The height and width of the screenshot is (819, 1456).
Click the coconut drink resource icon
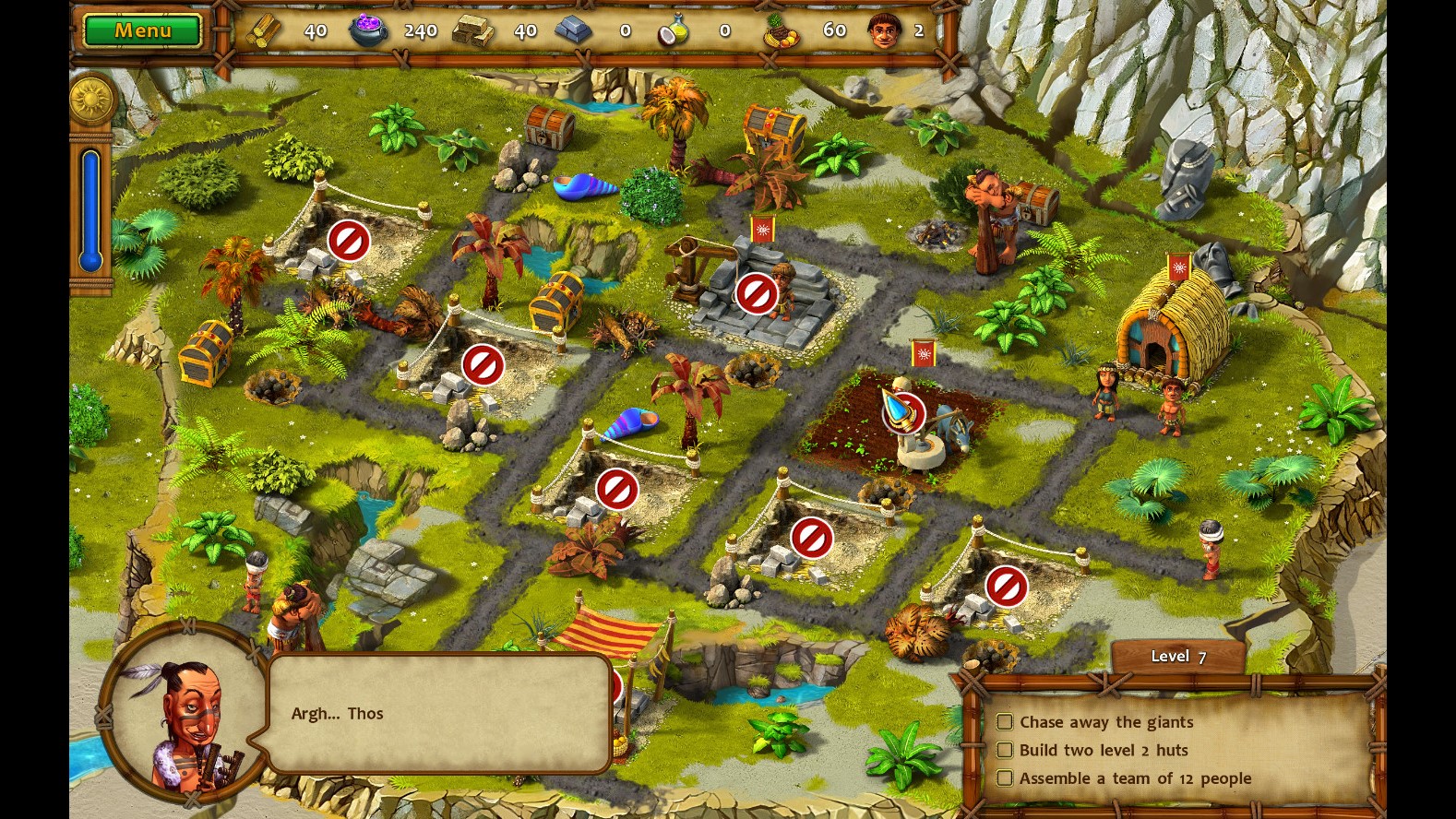click(x=674, y=29)
